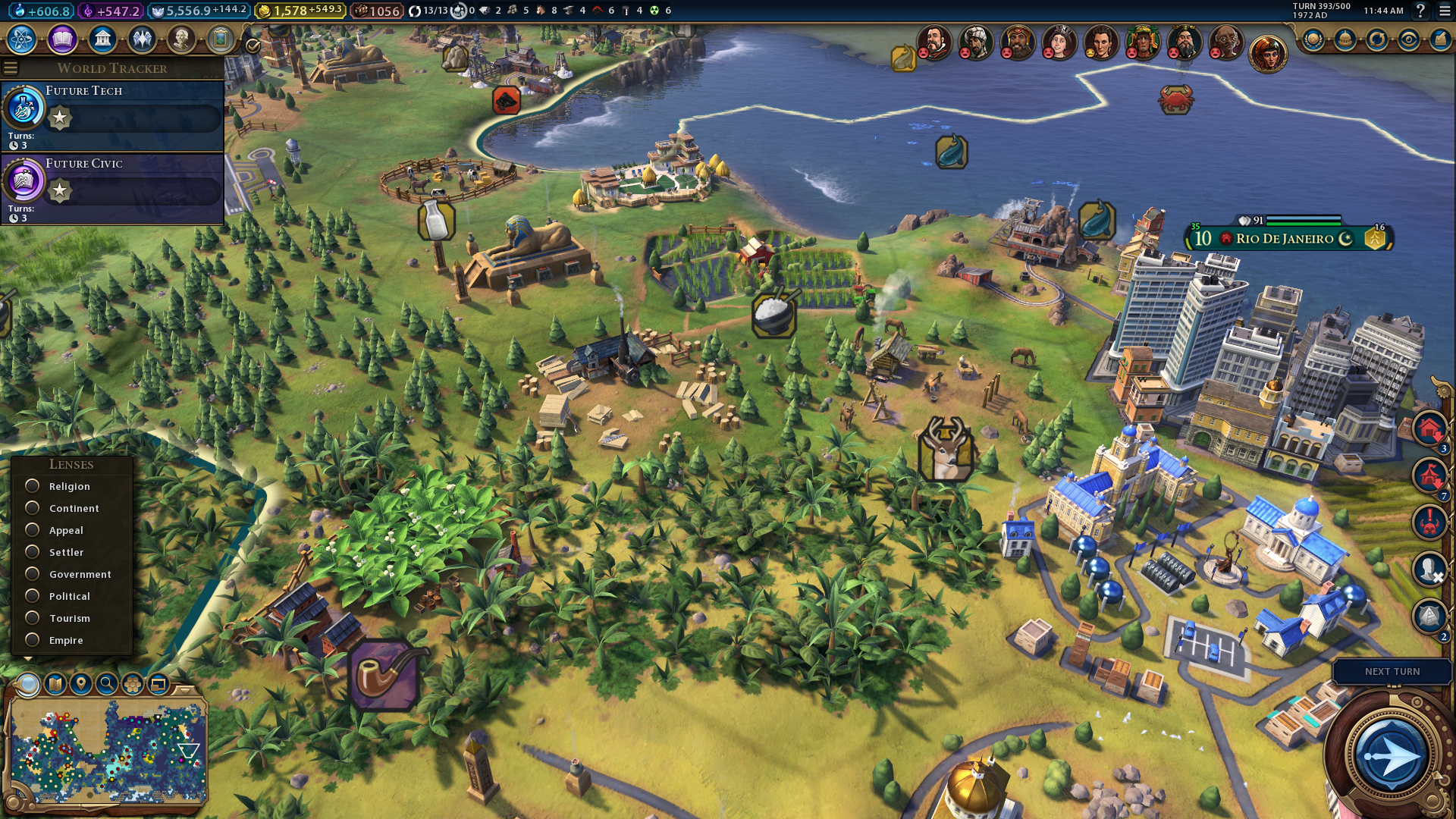Toggle the World Tracker hamburger menu
This screenshot has width=1456, height=819.
11,68
